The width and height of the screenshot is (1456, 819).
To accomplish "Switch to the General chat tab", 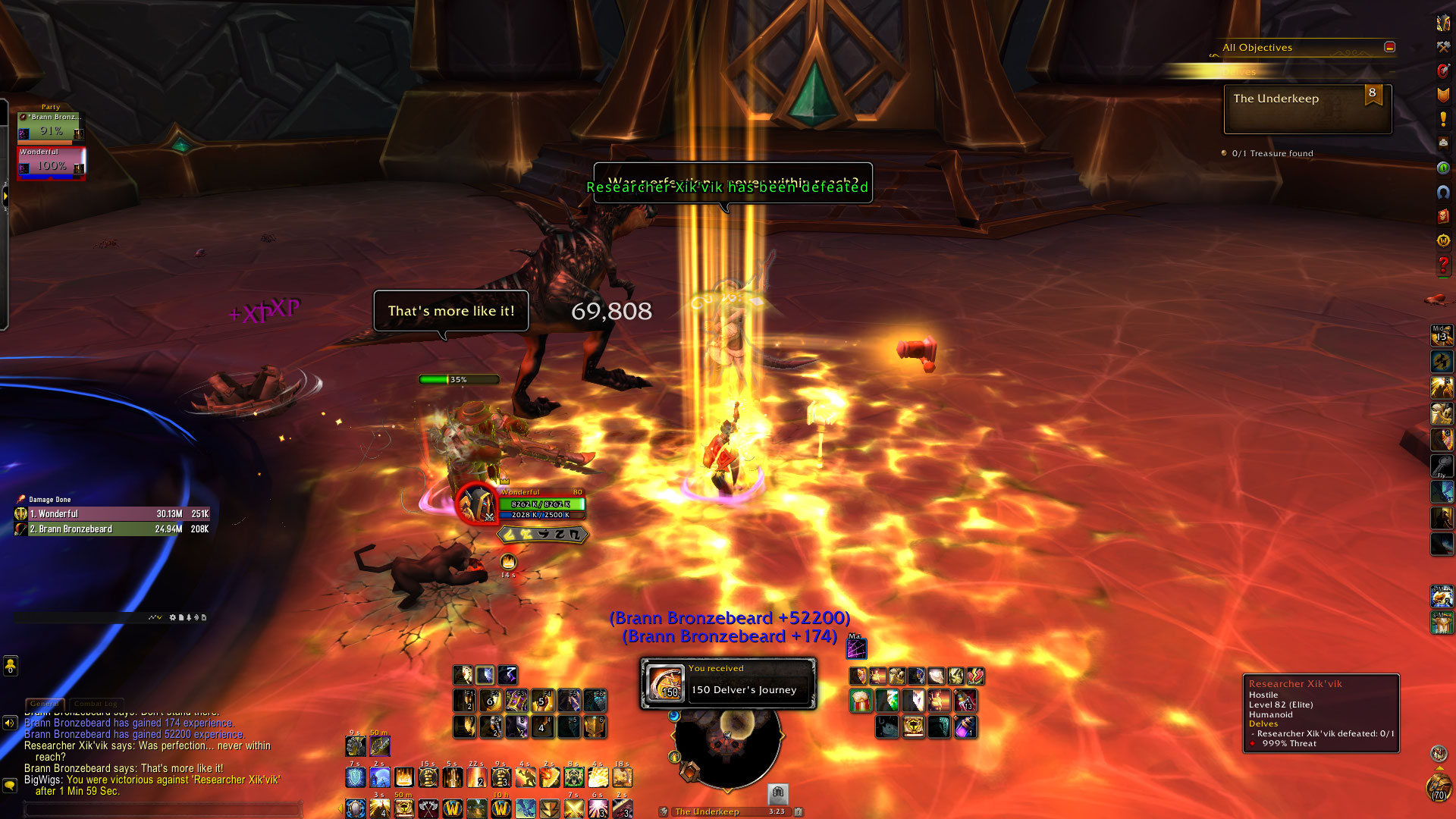I will click(x=44, y=704).
